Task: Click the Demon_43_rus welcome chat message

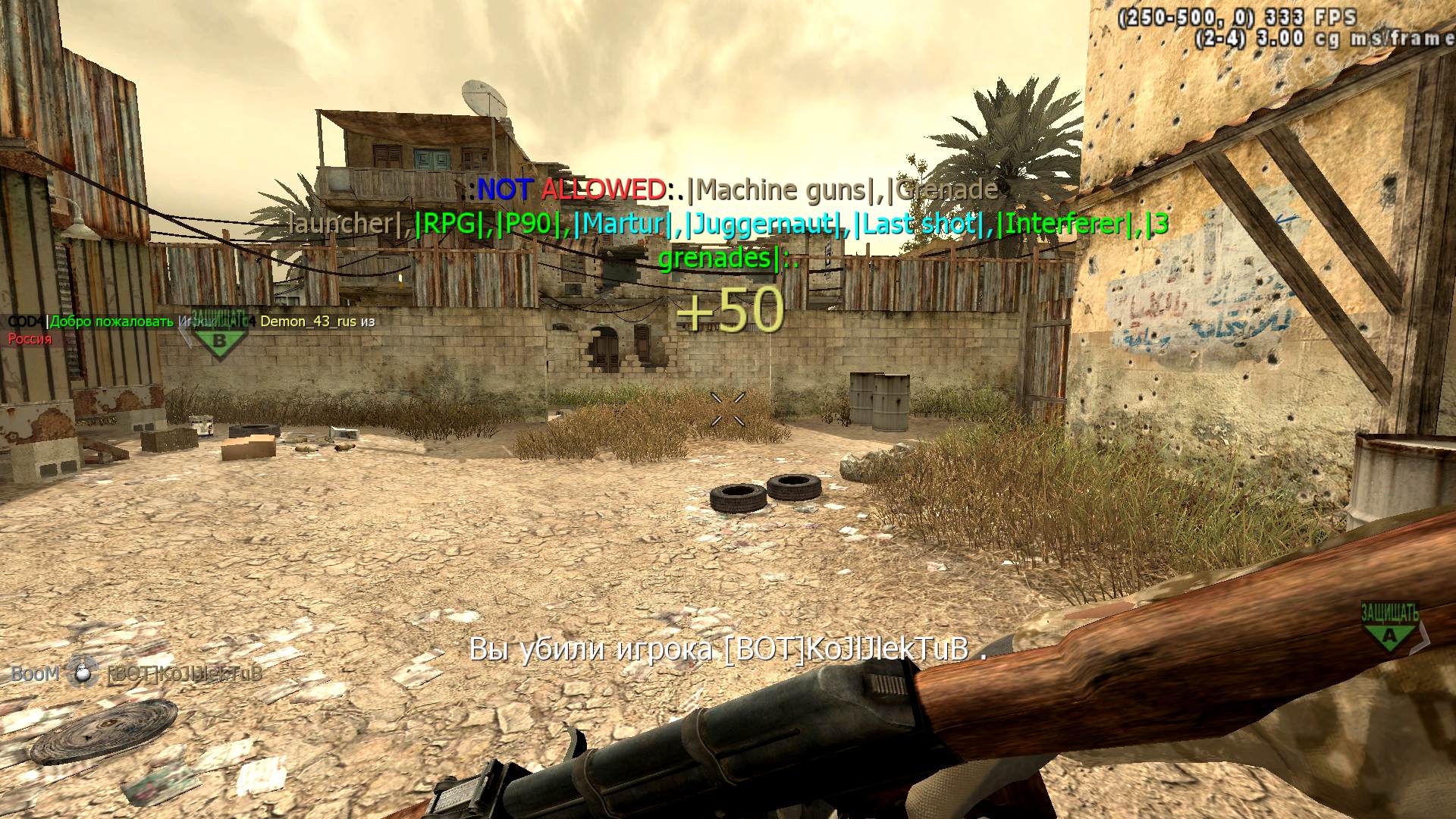Action: click(191, 322)
